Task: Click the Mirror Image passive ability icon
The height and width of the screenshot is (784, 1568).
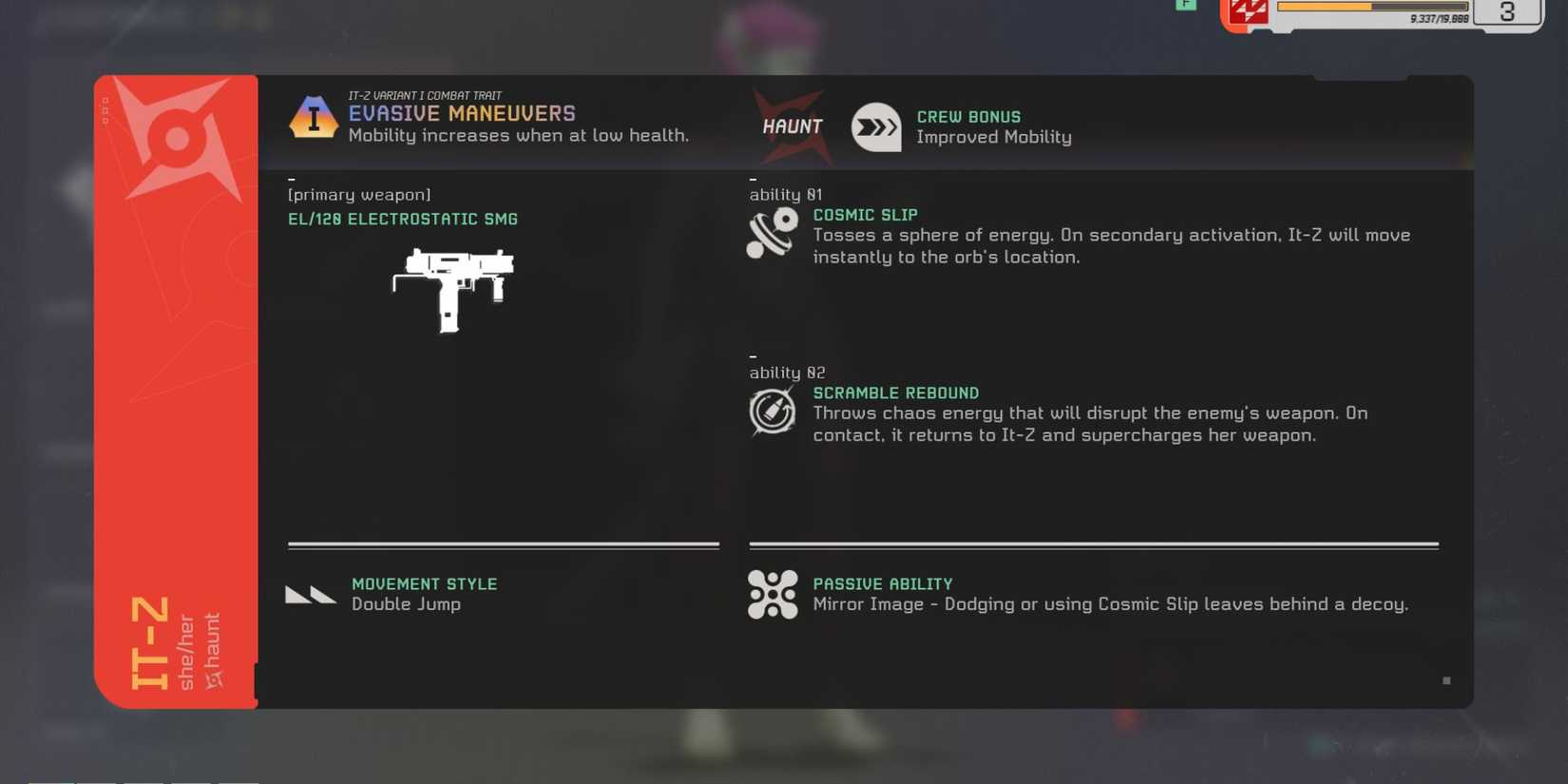Action: click(x=773, y=594)
